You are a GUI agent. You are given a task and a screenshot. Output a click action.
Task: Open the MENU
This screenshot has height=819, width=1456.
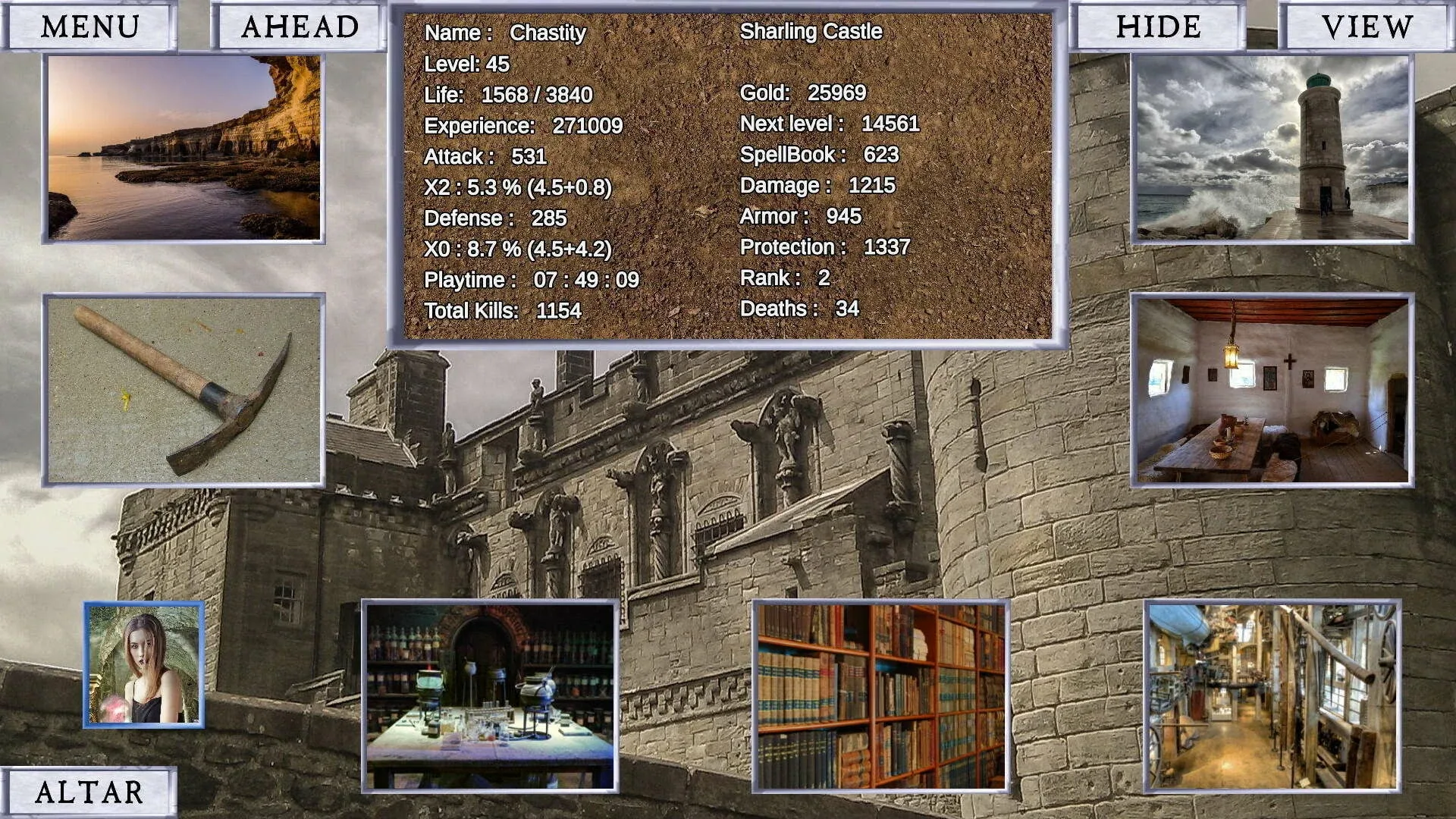point(87,27)
